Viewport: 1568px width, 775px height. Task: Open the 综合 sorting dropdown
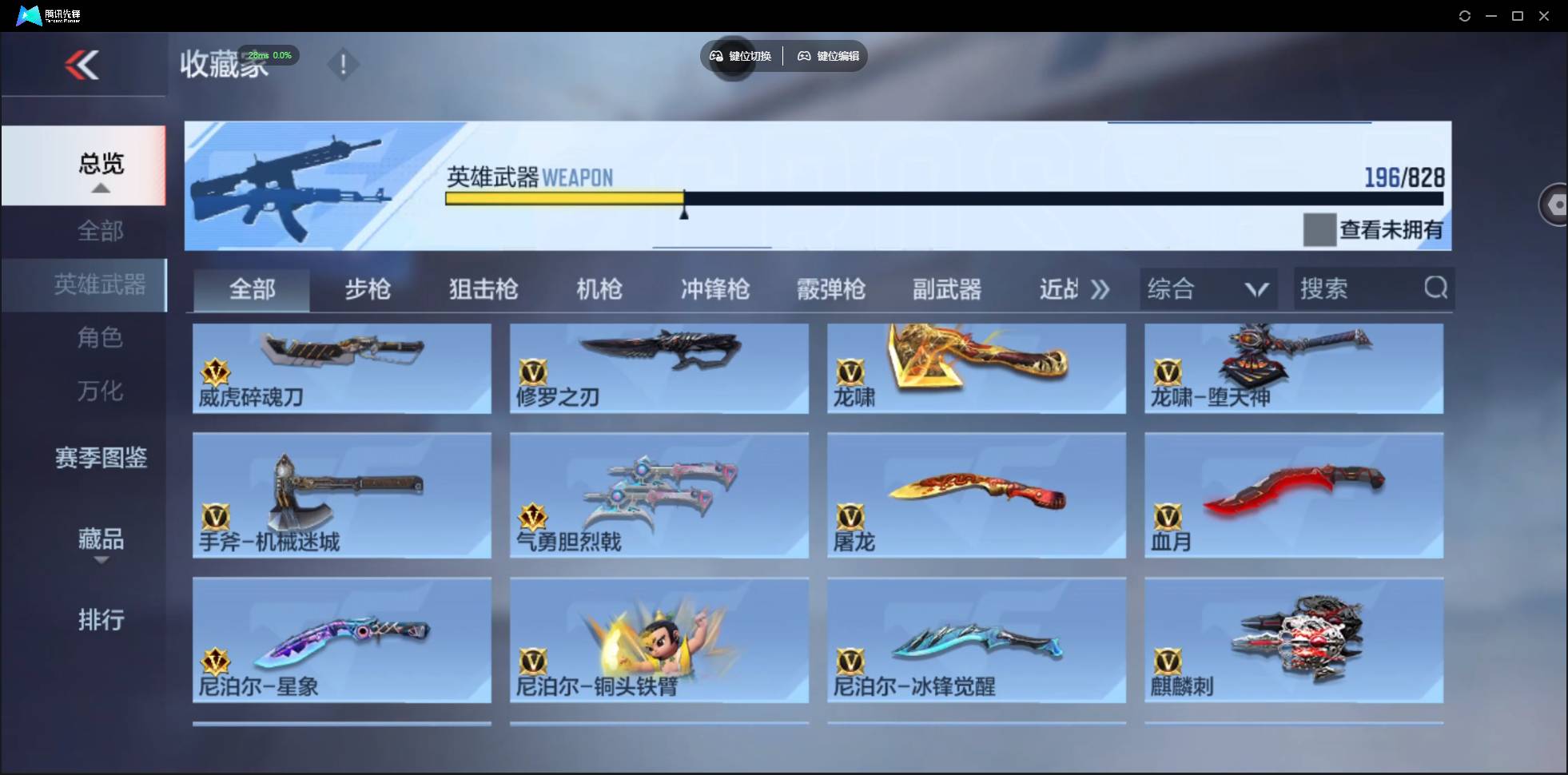click(1208, 288)
